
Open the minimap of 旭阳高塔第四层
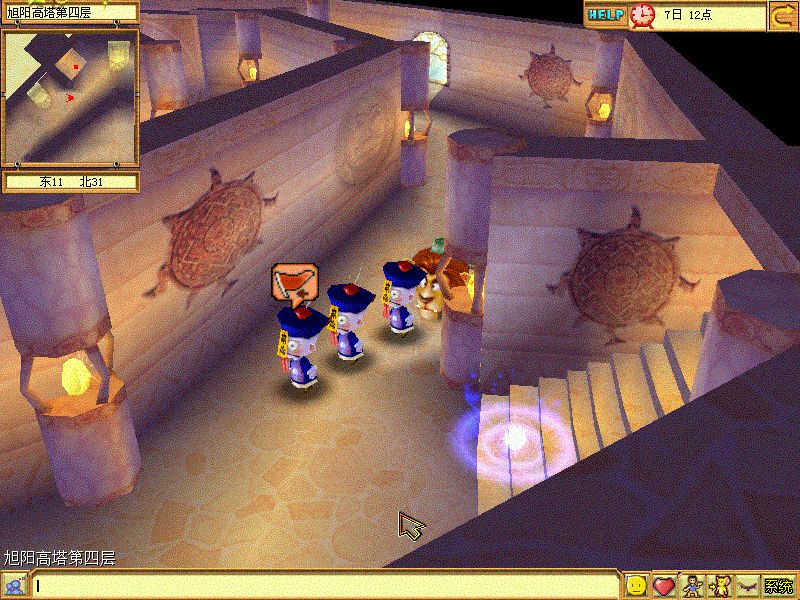click(x=70, y=97)
